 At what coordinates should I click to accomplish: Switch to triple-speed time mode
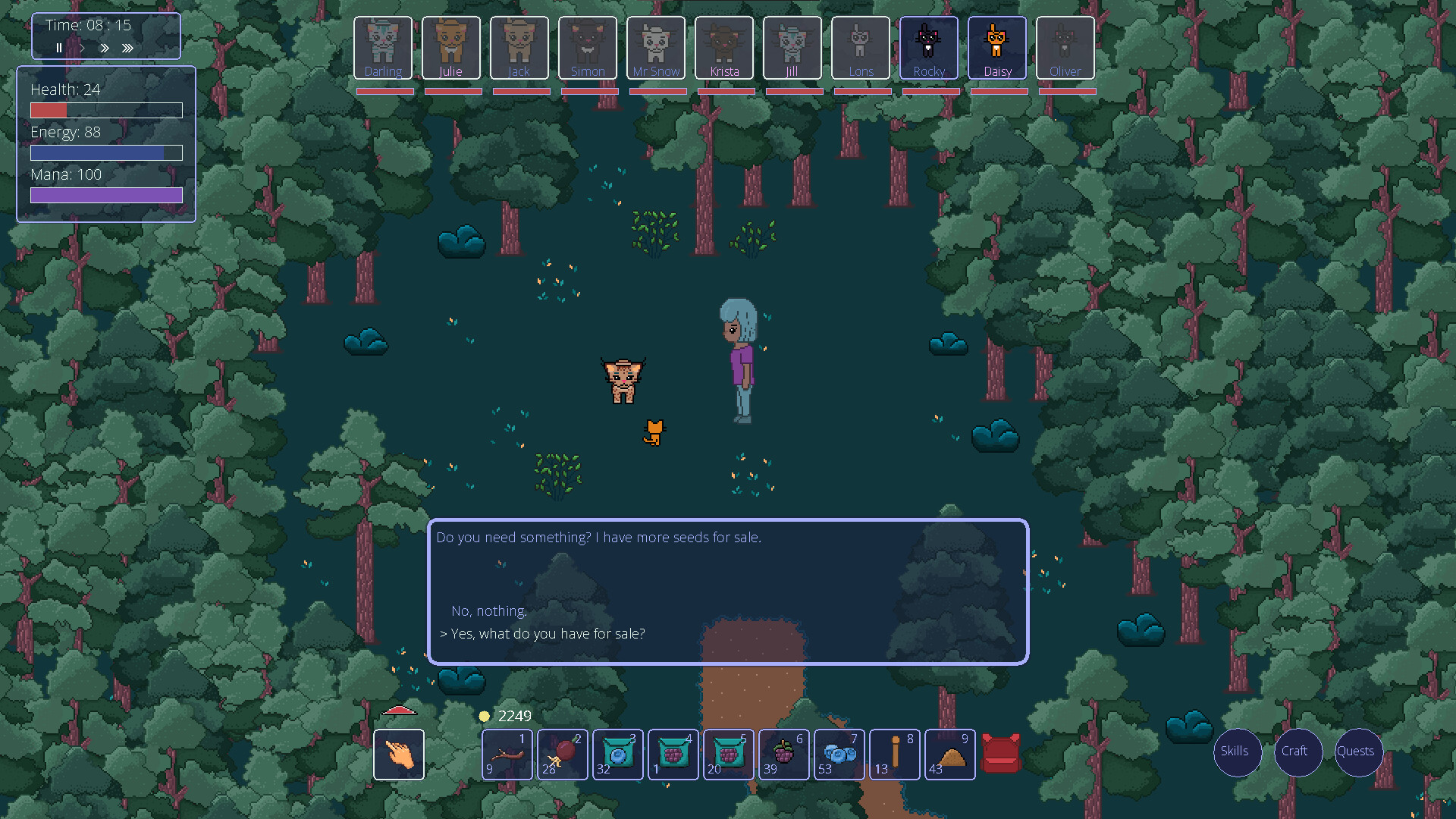pyautogui.click(x=127, y=48)
